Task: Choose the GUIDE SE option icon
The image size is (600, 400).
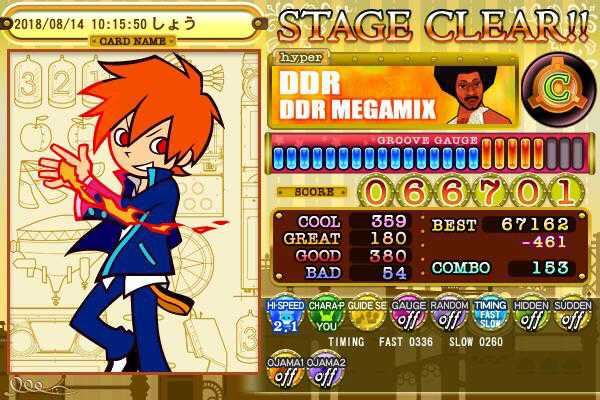Action: tap(365, 316)
